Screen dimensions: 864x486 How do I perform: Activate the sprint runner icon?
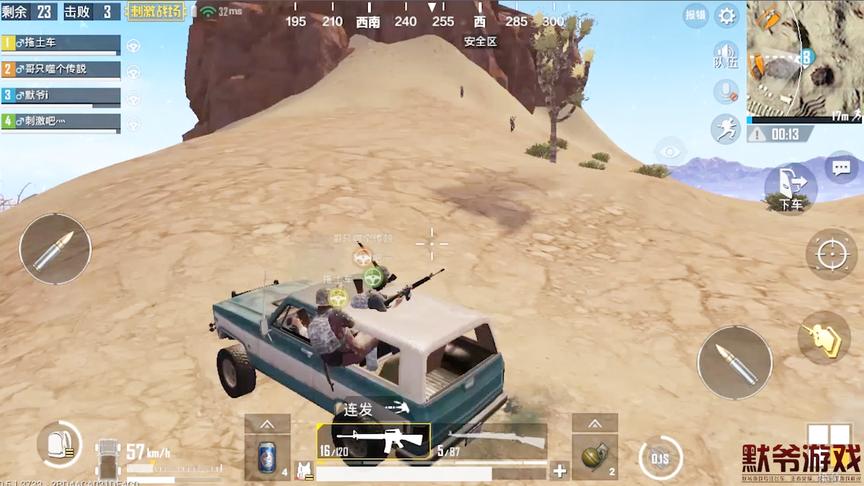coord(725,128)
